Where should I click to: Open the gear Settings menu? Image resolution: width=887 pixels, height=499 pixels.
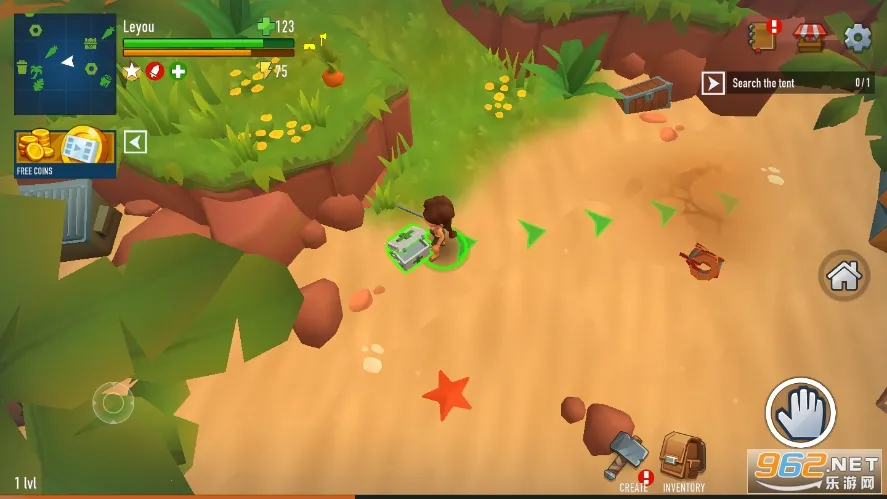pyautogui.click(x=857, y=37)
